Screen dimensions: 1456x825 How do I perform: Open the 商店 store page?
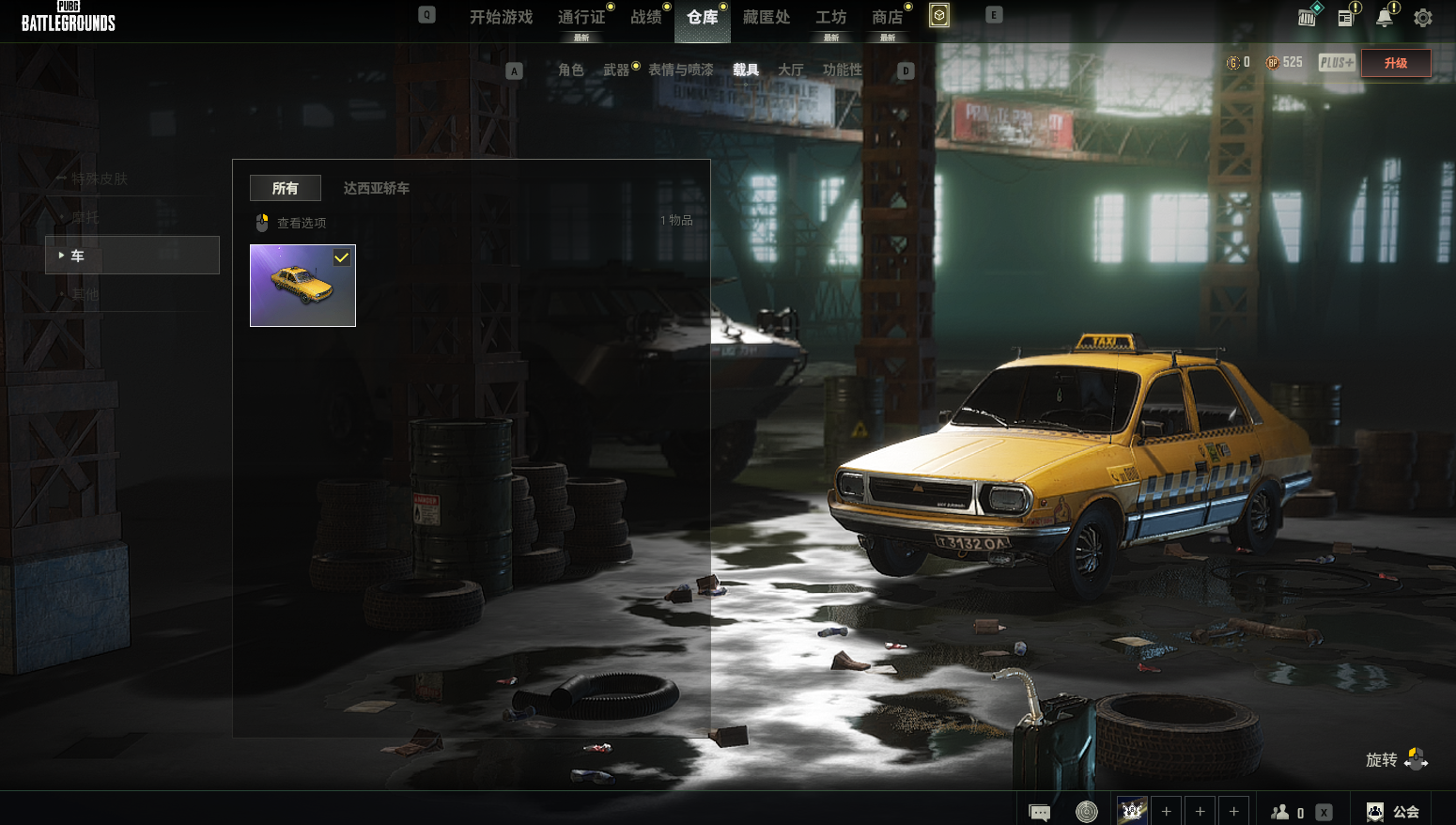887,18
